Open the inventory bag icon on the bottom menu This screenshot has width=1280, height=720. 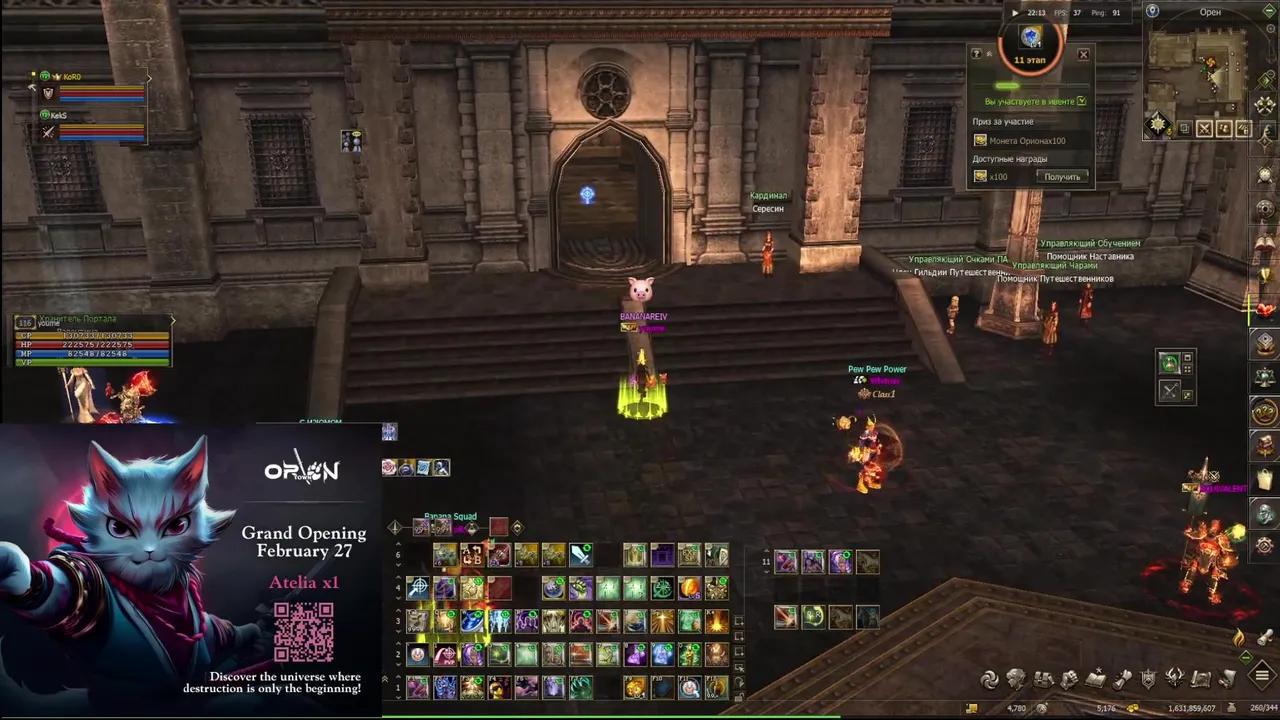[1045, 680]
